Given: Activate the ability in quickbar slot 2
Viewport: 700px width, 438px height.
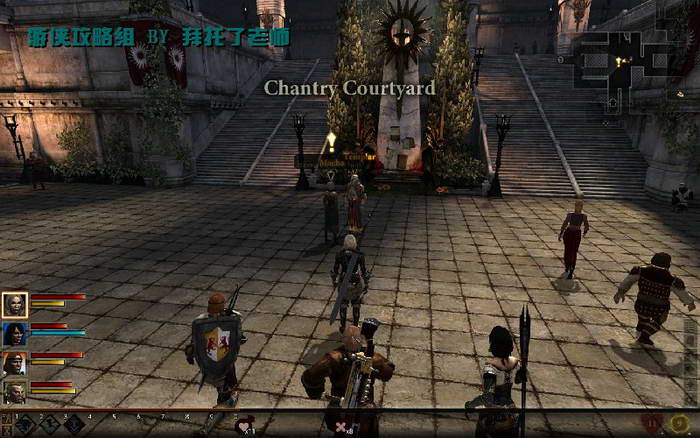Looking at the screenshot, I should coord(50,425).
